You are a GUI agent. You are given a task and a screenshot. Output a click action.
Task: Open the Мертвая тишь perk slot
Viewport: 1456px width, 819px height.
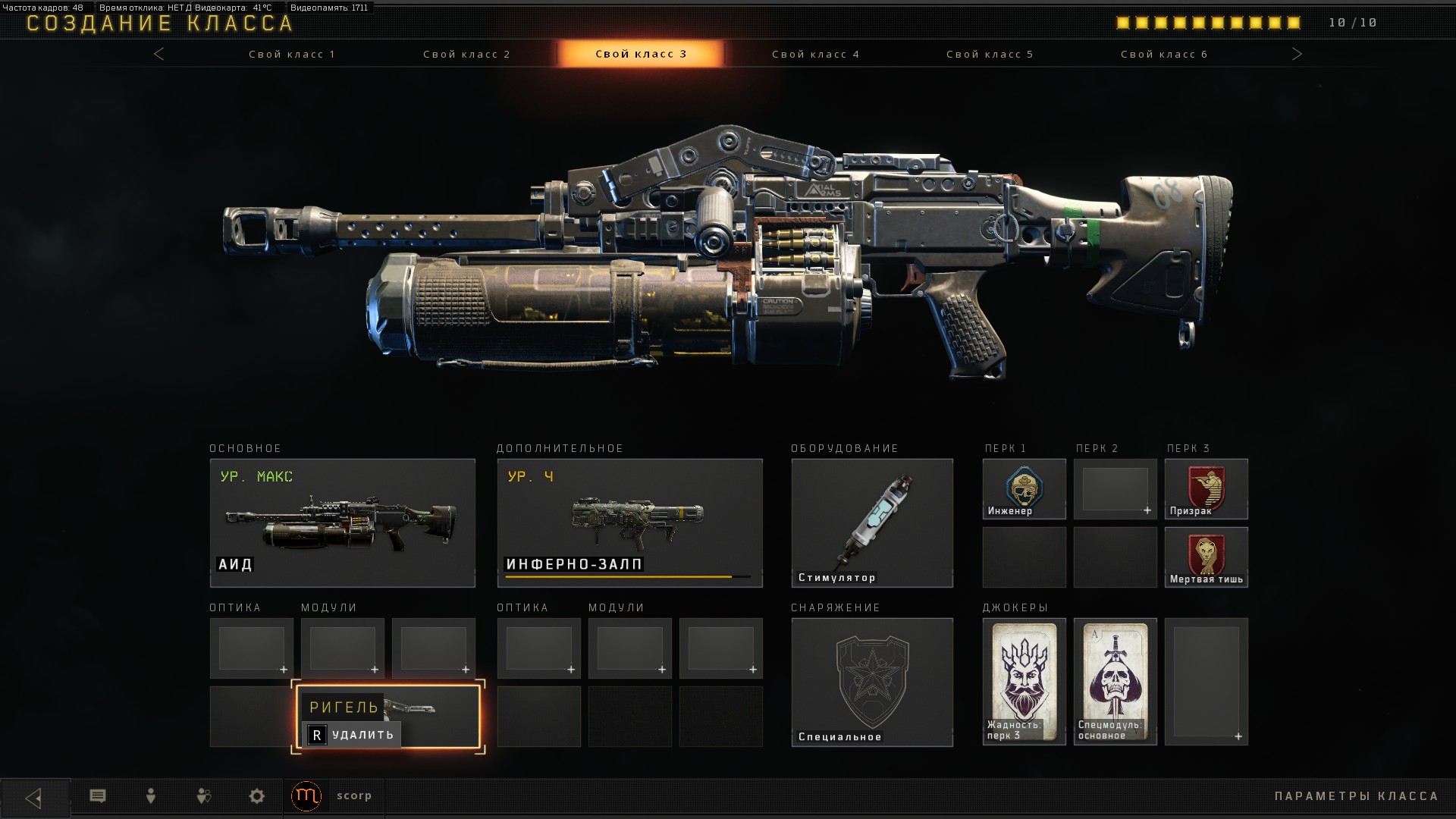[x=1206, y=557]
